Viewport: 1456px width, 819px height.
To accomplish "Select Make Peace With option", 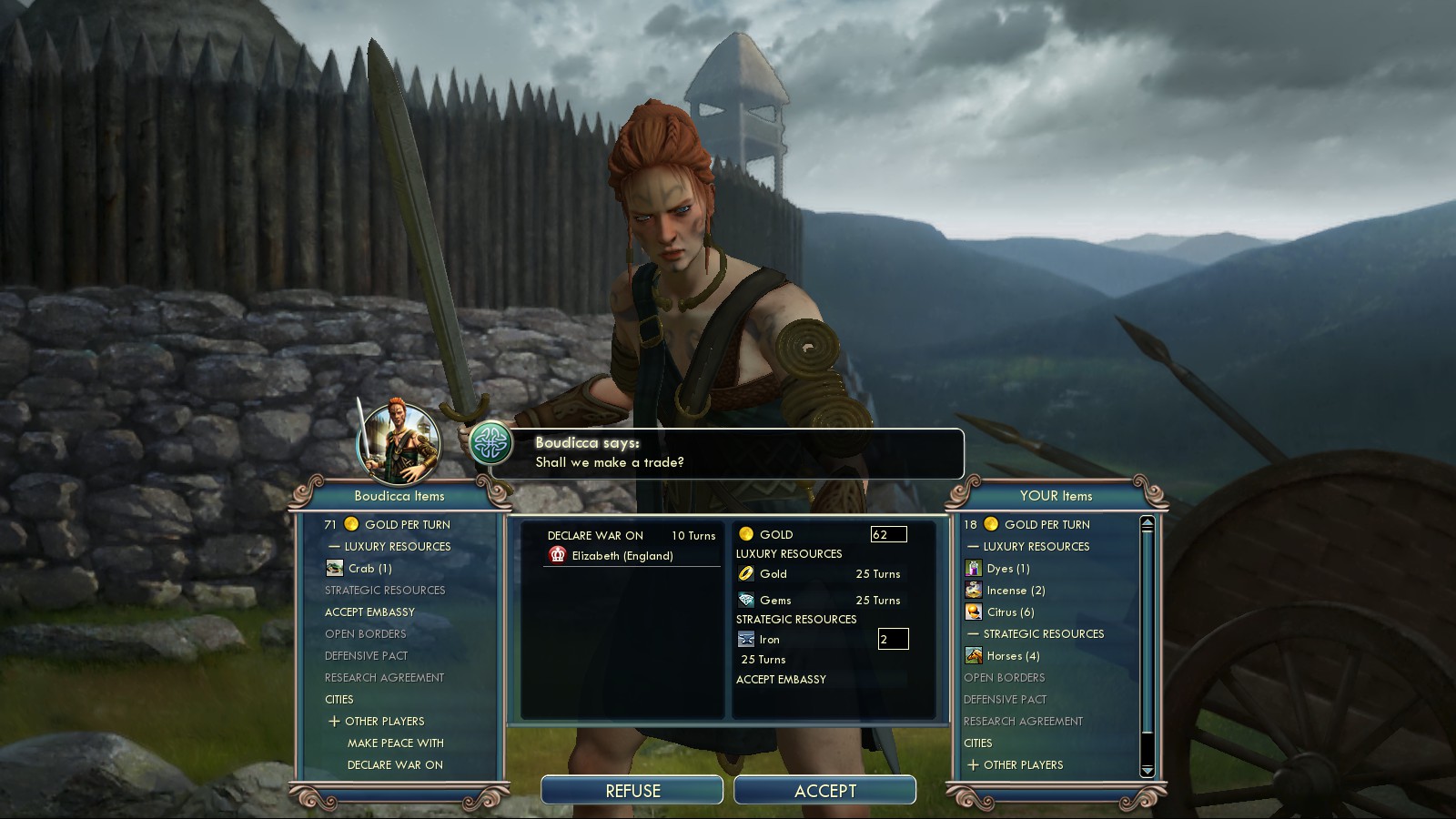I will (395, 743).
